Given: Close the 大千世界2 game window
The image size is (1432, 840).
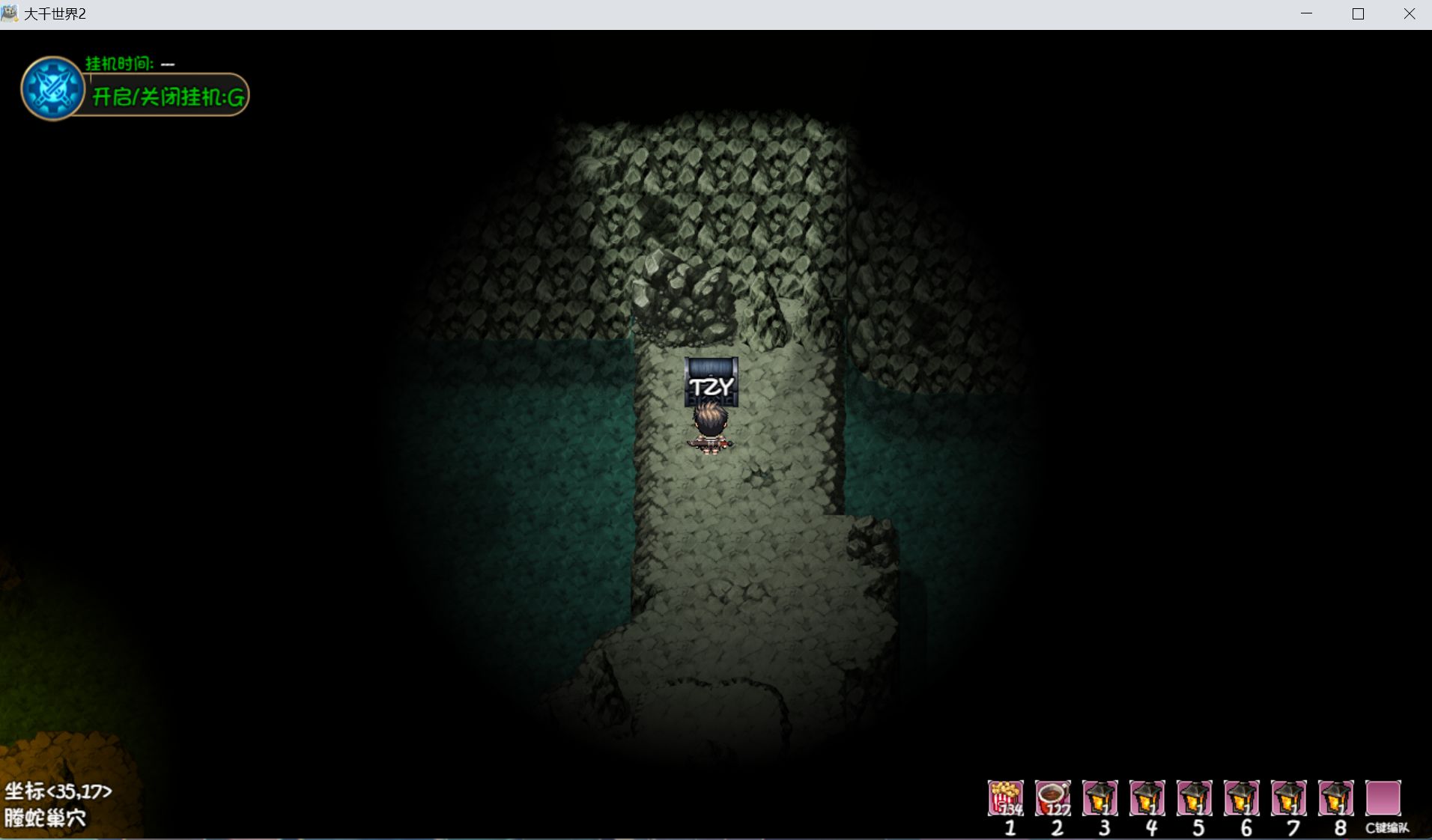Looking at the screenshot, I should click(x=1409, y=14).
